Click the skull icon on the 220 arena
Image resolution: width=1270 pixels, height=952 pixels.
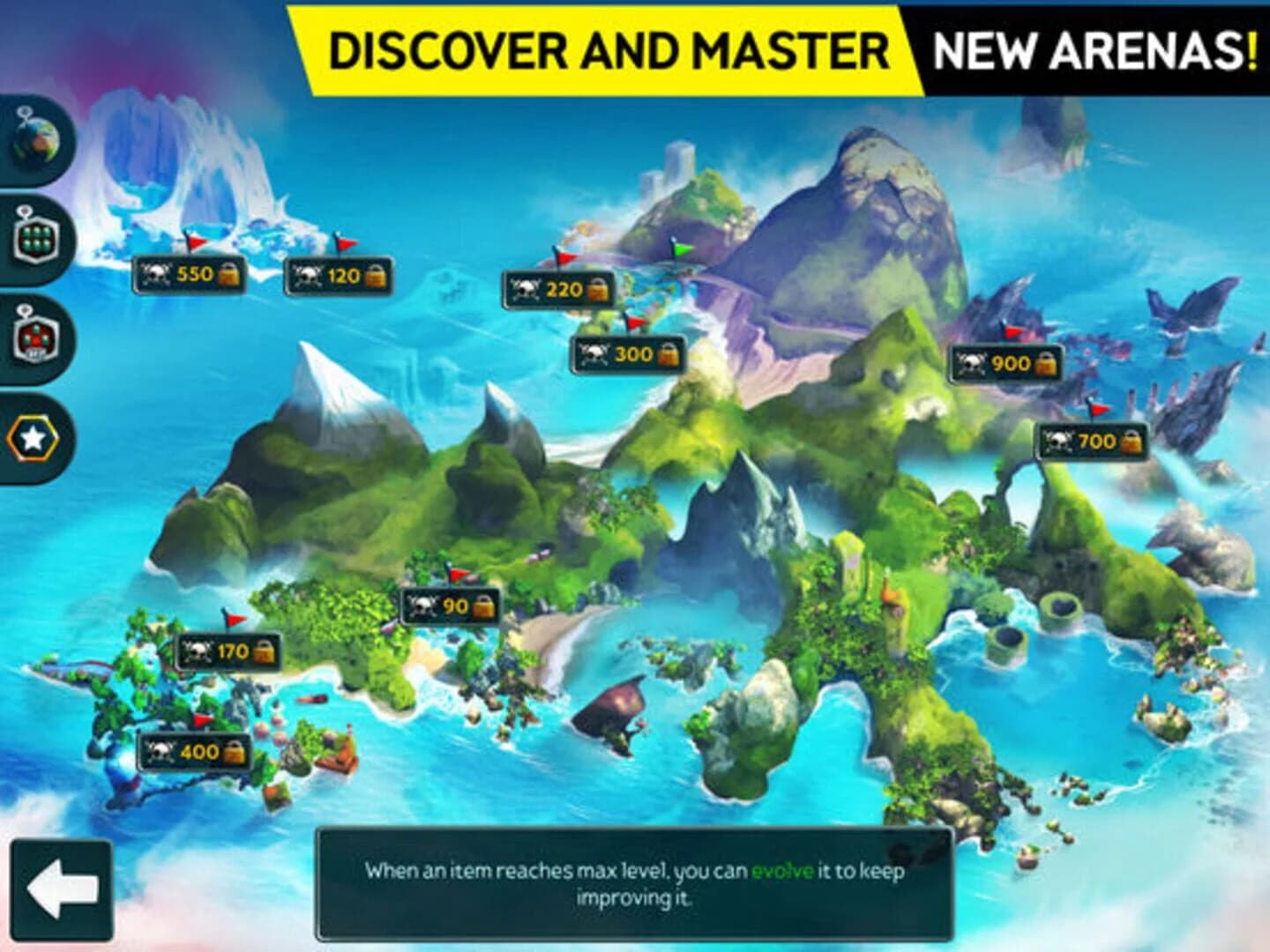coord(526,289)
